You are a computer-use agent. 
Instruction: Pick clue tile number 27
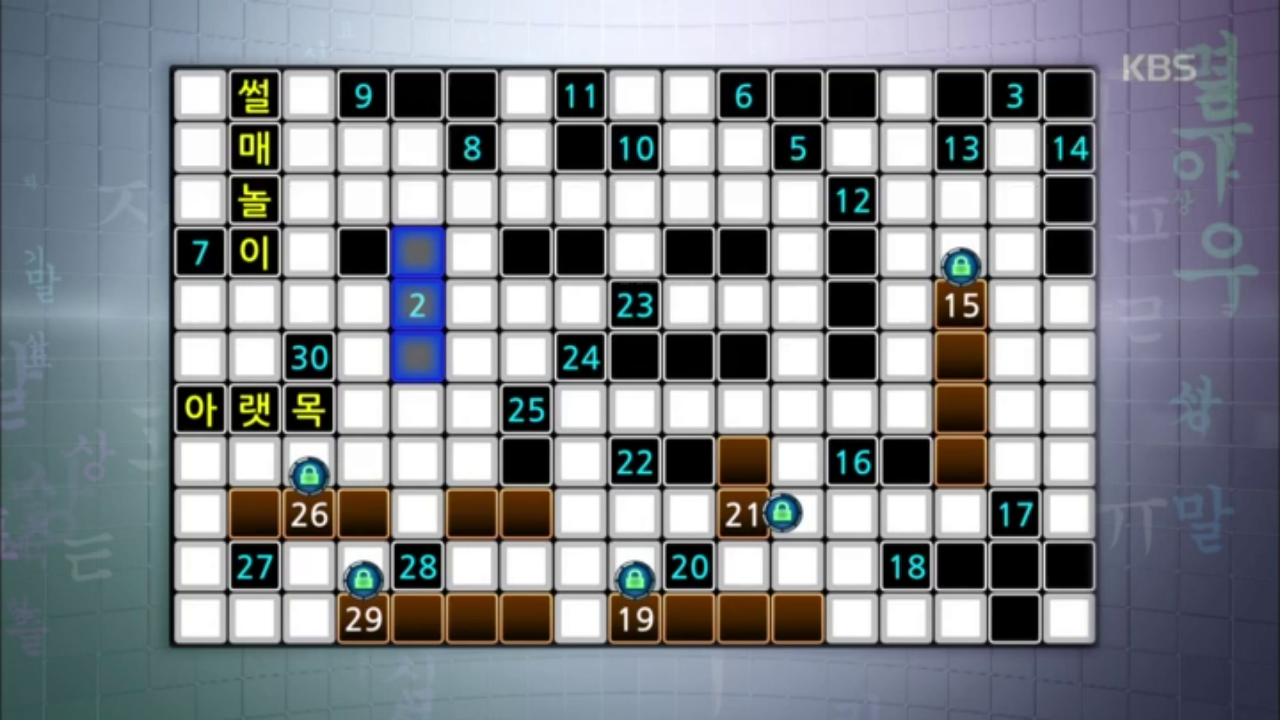pos(255,567)
